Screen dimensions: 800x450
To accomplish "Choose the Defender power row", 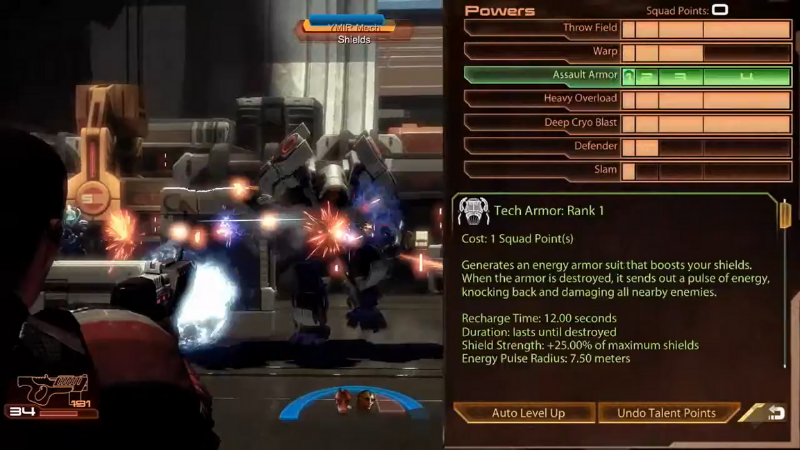I will coord(543,146).
